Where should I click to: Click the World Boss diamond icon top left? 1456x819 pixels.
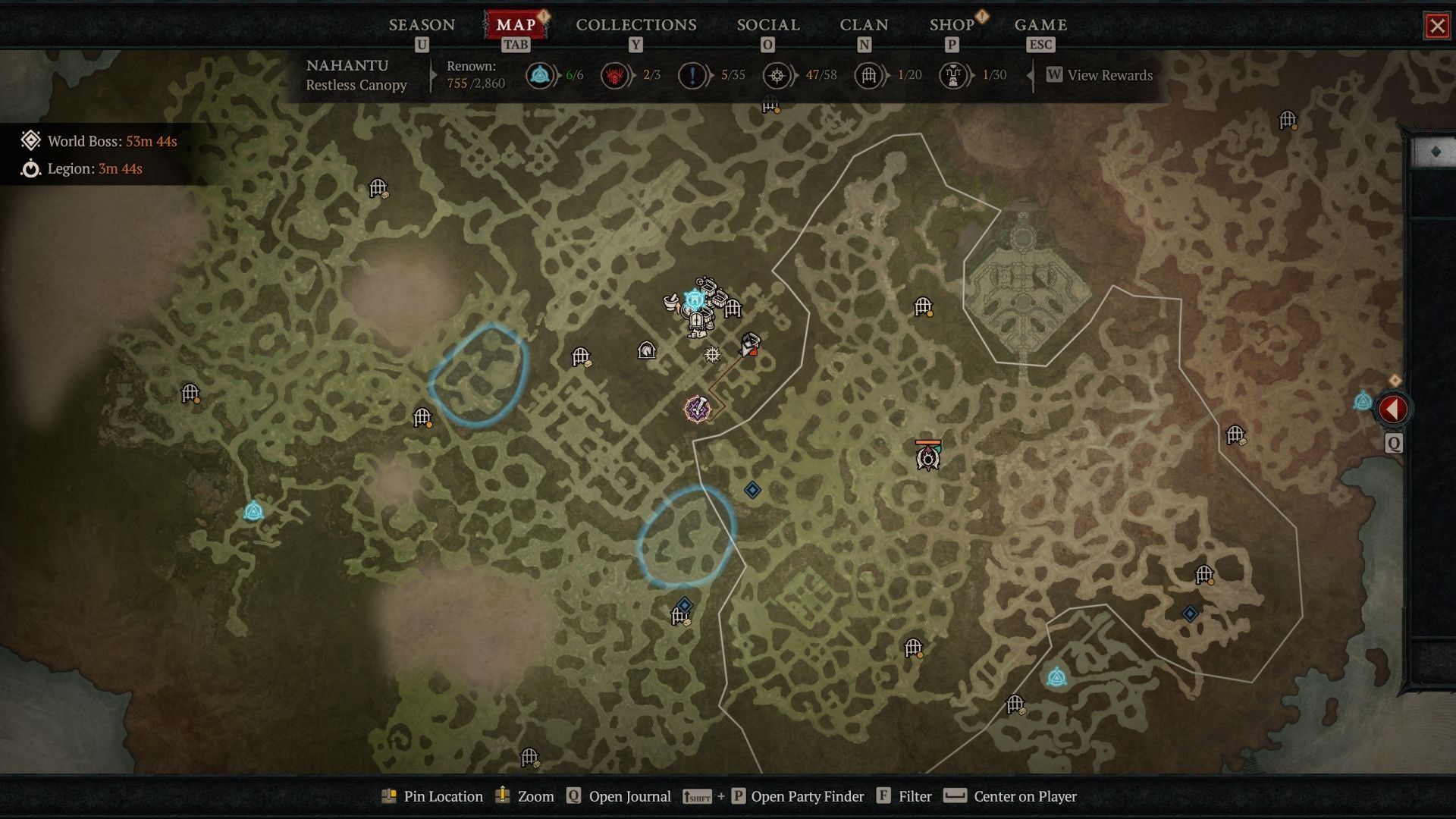(x=32, y=141)
